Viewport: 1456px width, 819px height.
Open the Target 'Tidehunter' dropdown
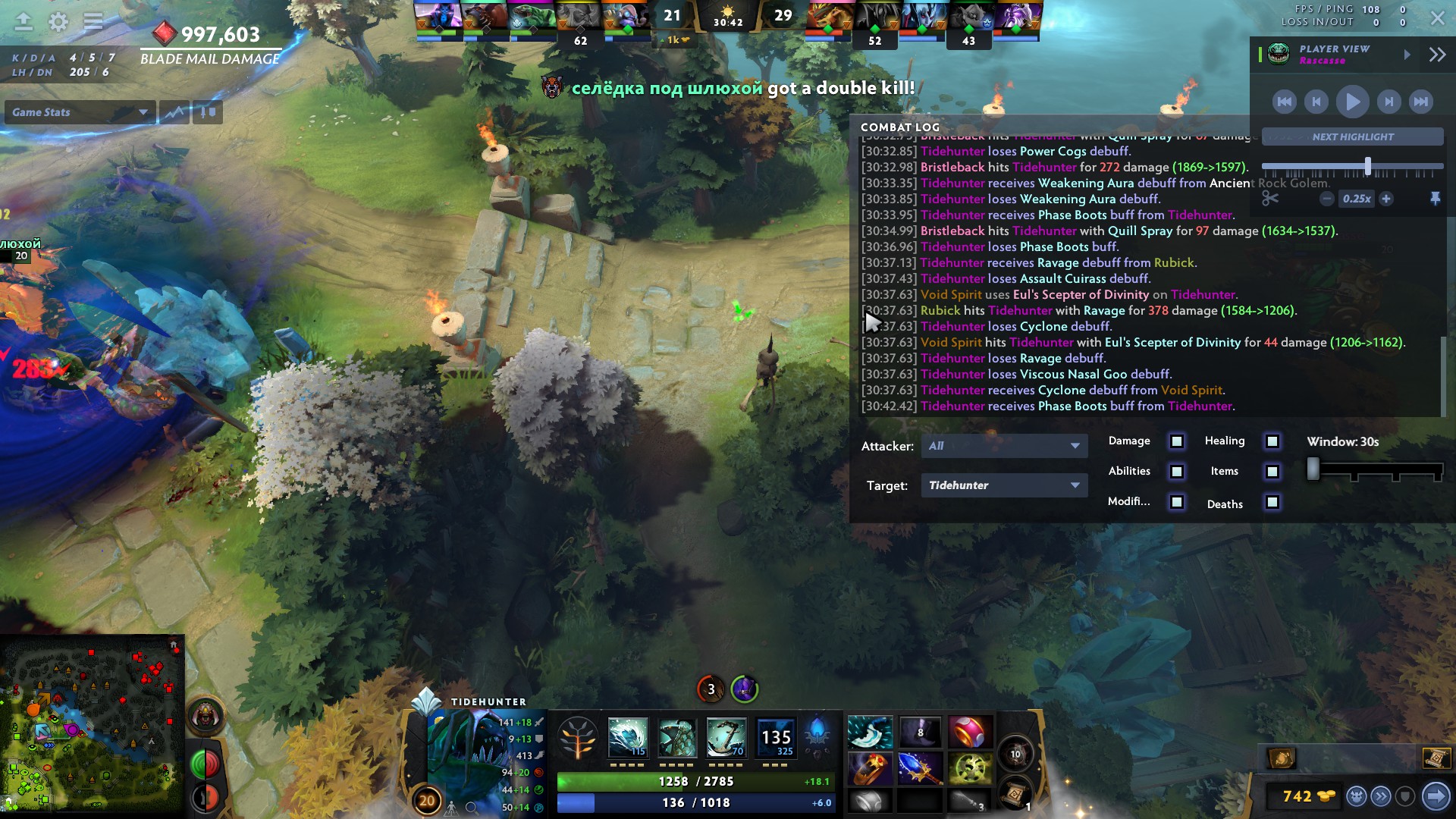1004,485
